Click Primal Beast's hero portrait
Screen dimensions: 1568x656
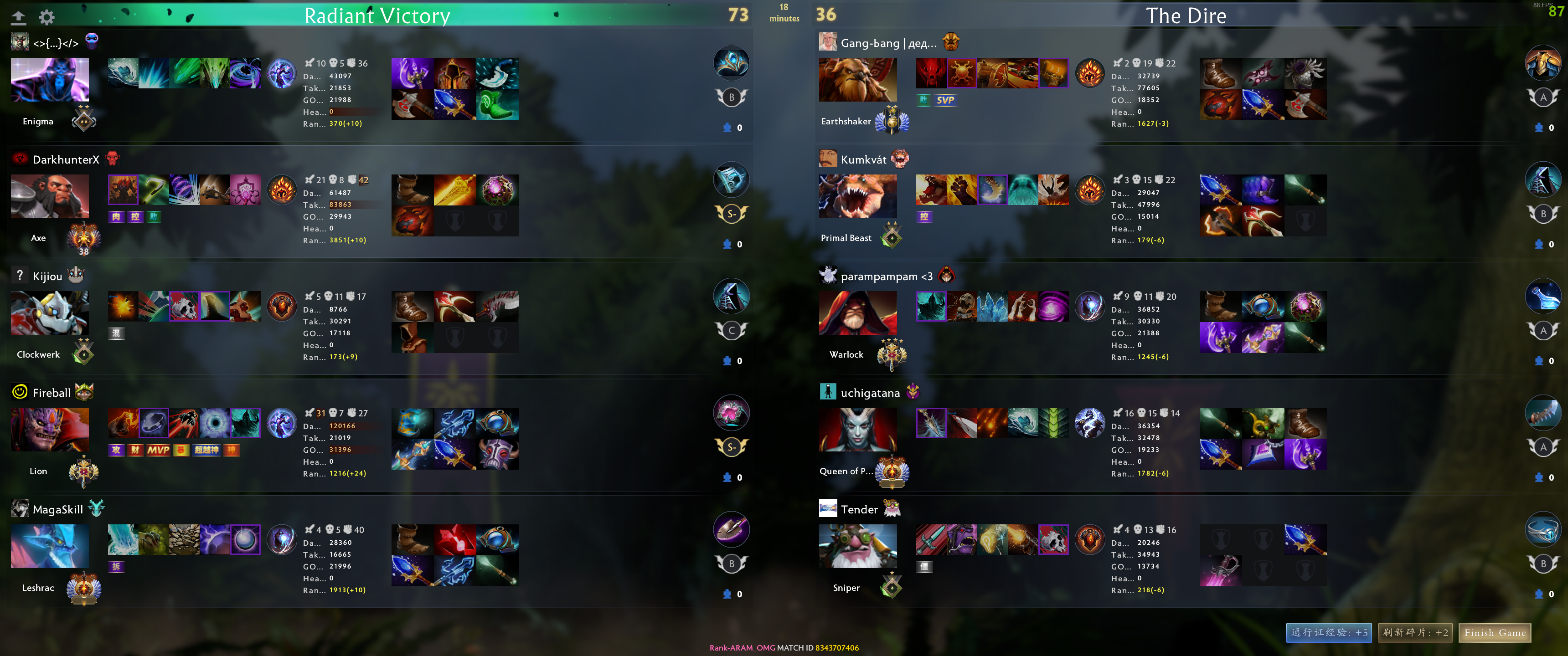click(x=858, y=196)
